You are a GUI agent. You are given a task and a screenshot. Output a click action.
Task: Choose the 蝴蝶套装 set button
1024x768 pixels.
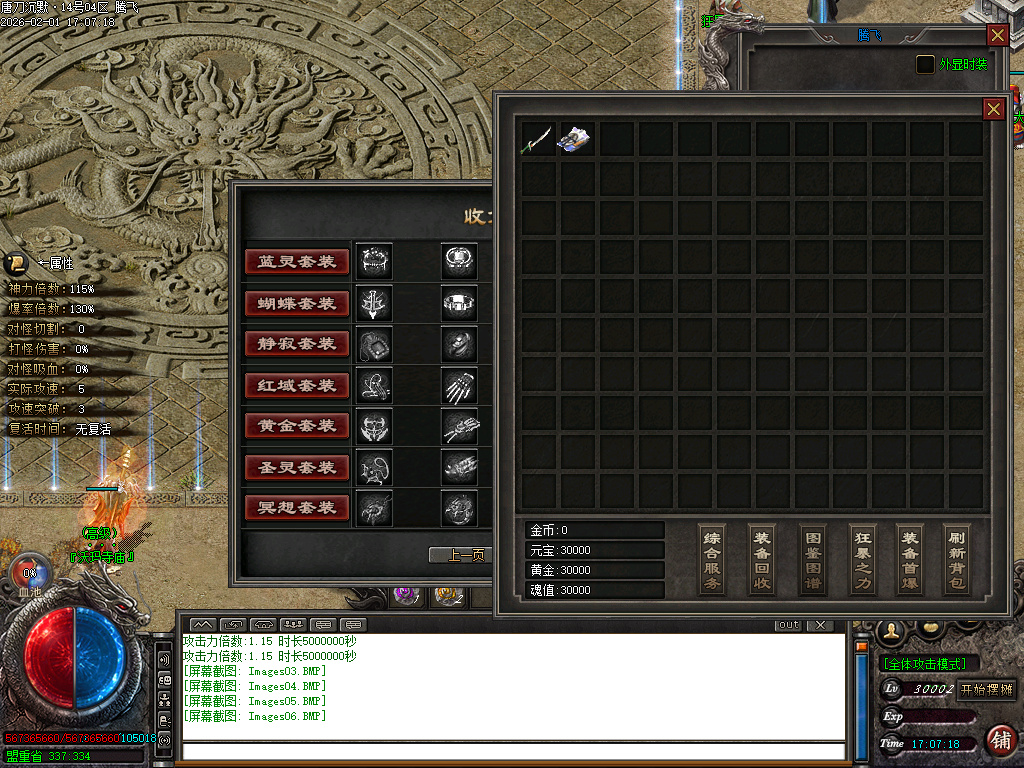tap(297, 303)
